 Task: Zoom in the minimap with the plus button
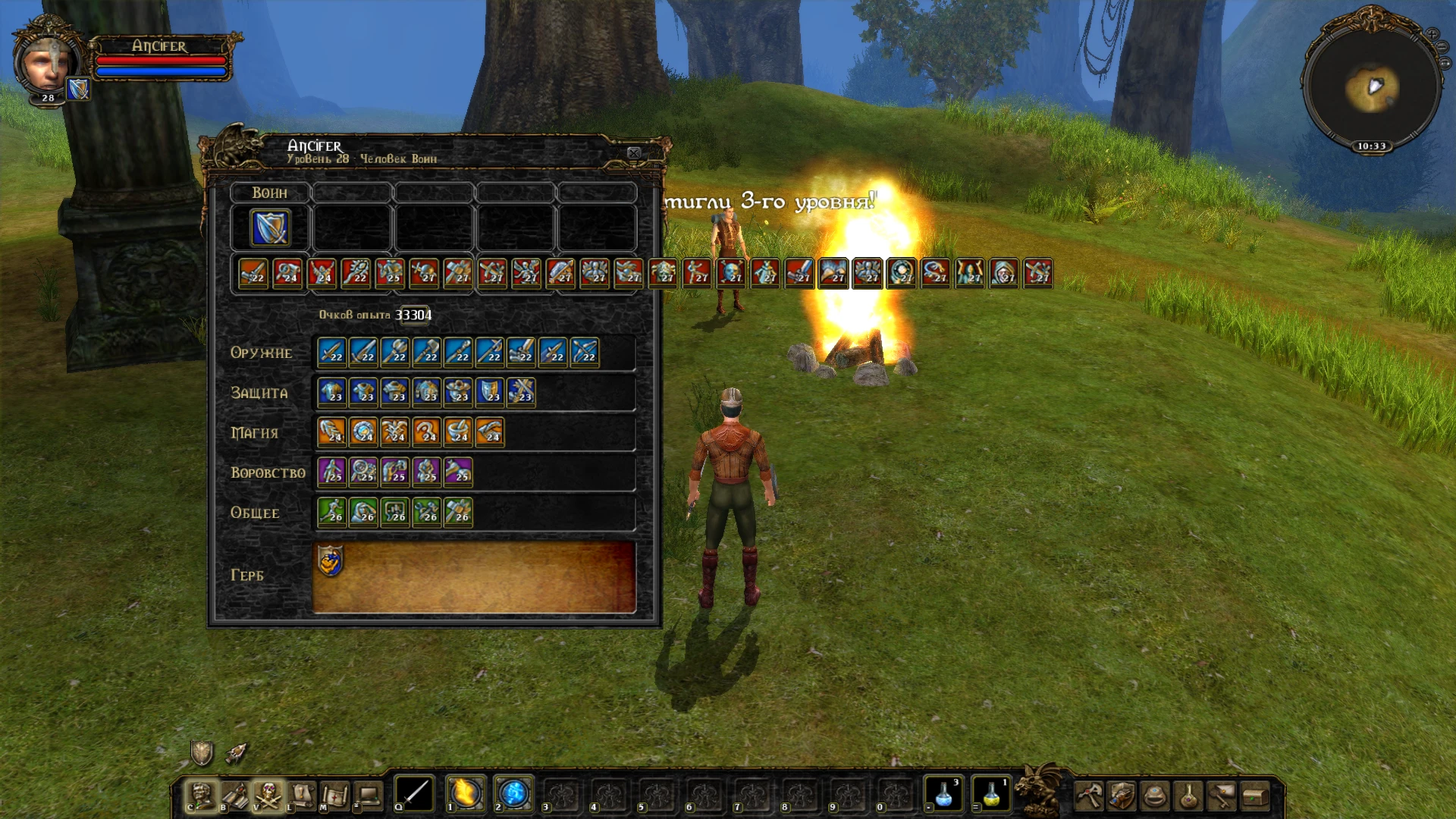click(1432, 35)
